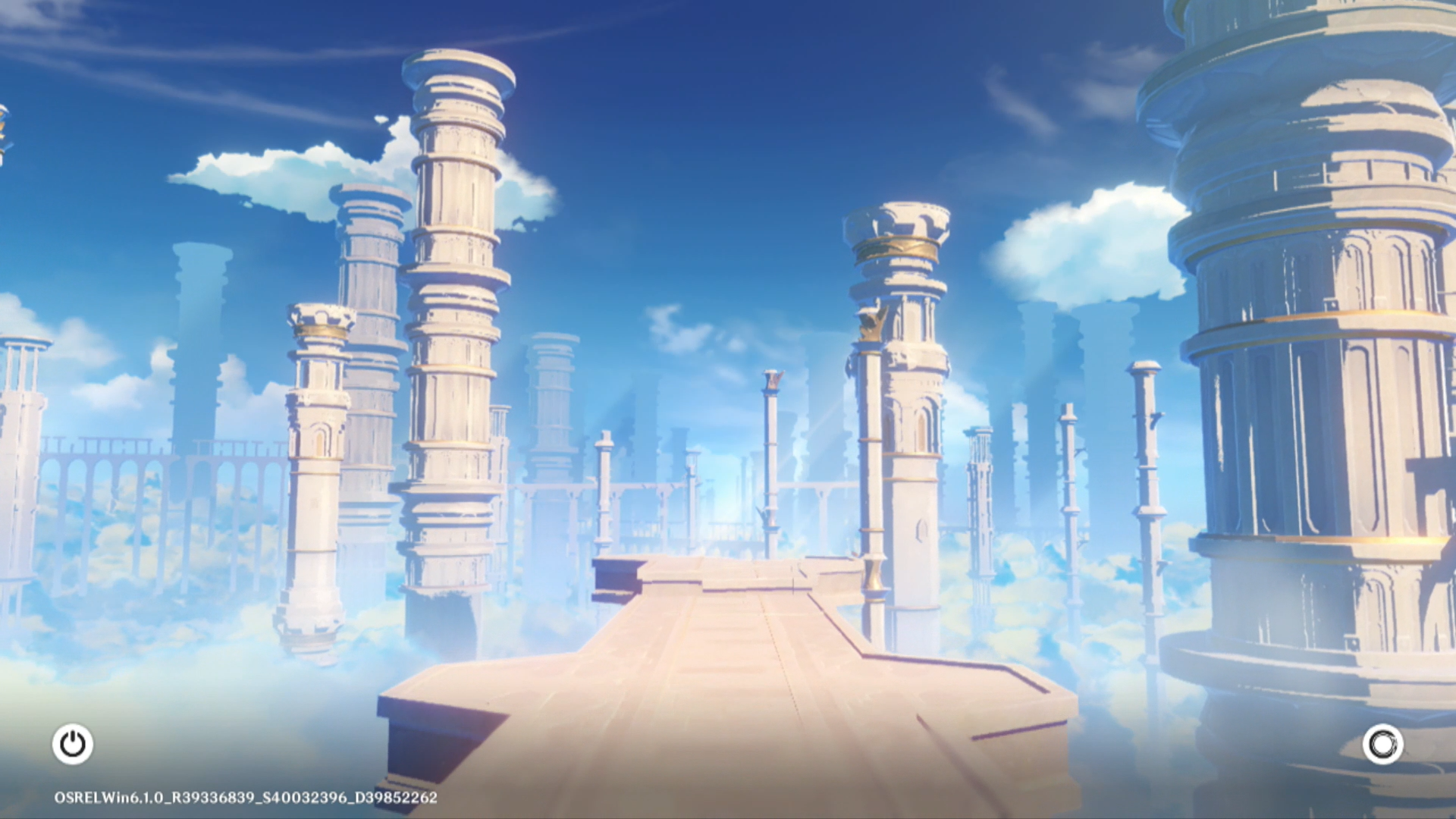Open the circular ring icon button
The image size is (1456, 819).
click(1382, 744)
